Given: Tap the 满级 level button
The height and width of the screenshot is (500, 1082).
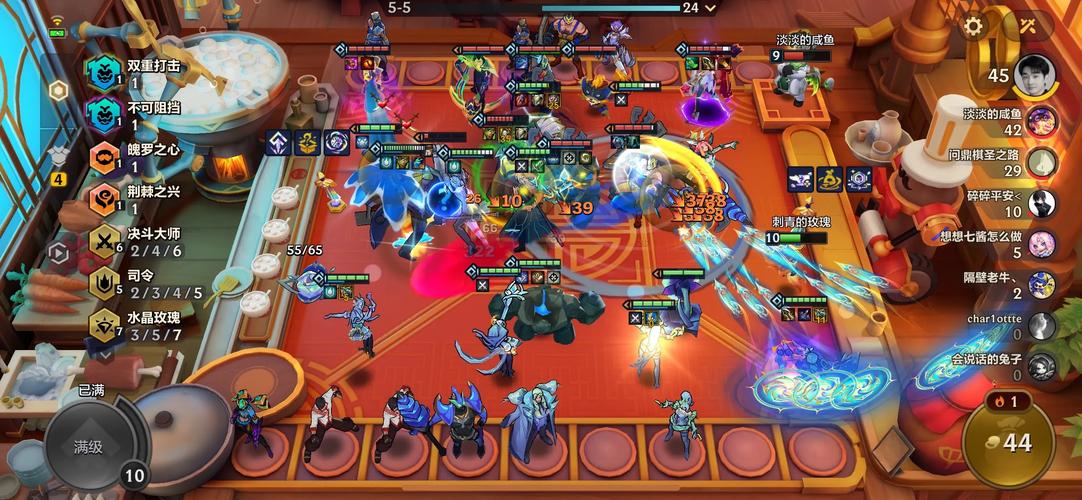Looking at the screenshot, I should click(88, 447).
